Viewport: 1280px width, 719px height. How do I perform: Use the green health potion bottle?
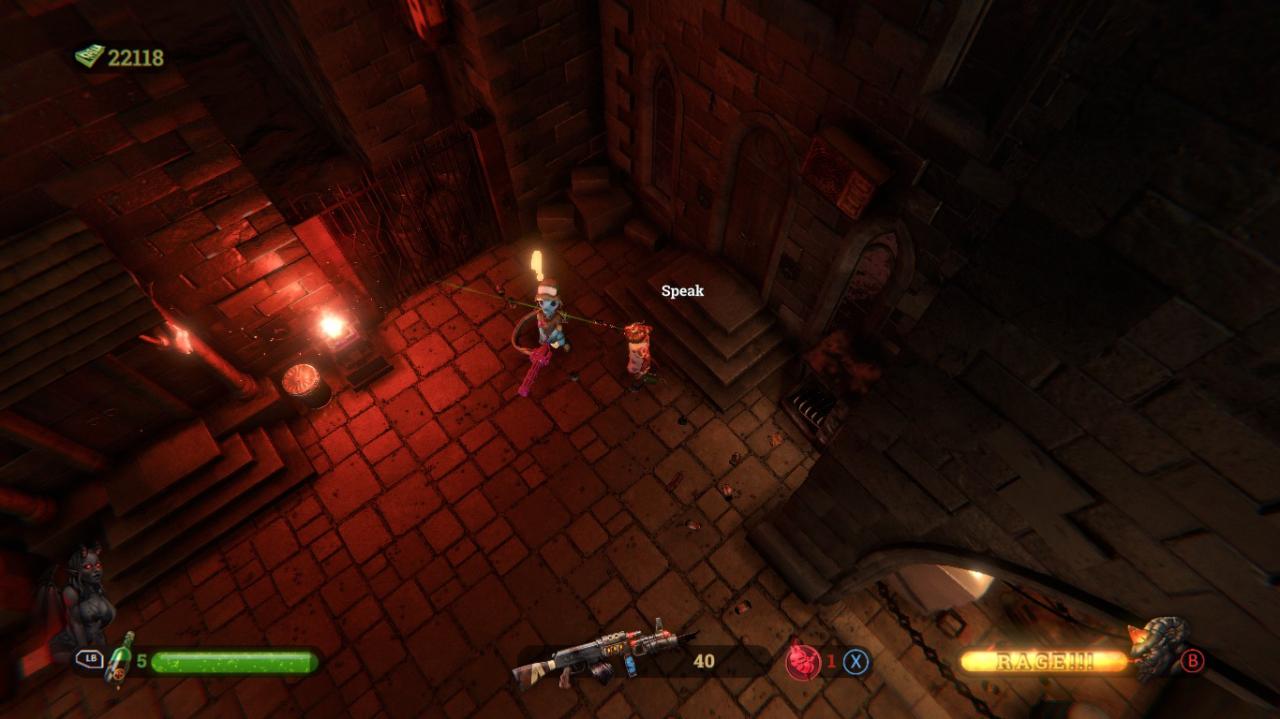pos(120,658)
